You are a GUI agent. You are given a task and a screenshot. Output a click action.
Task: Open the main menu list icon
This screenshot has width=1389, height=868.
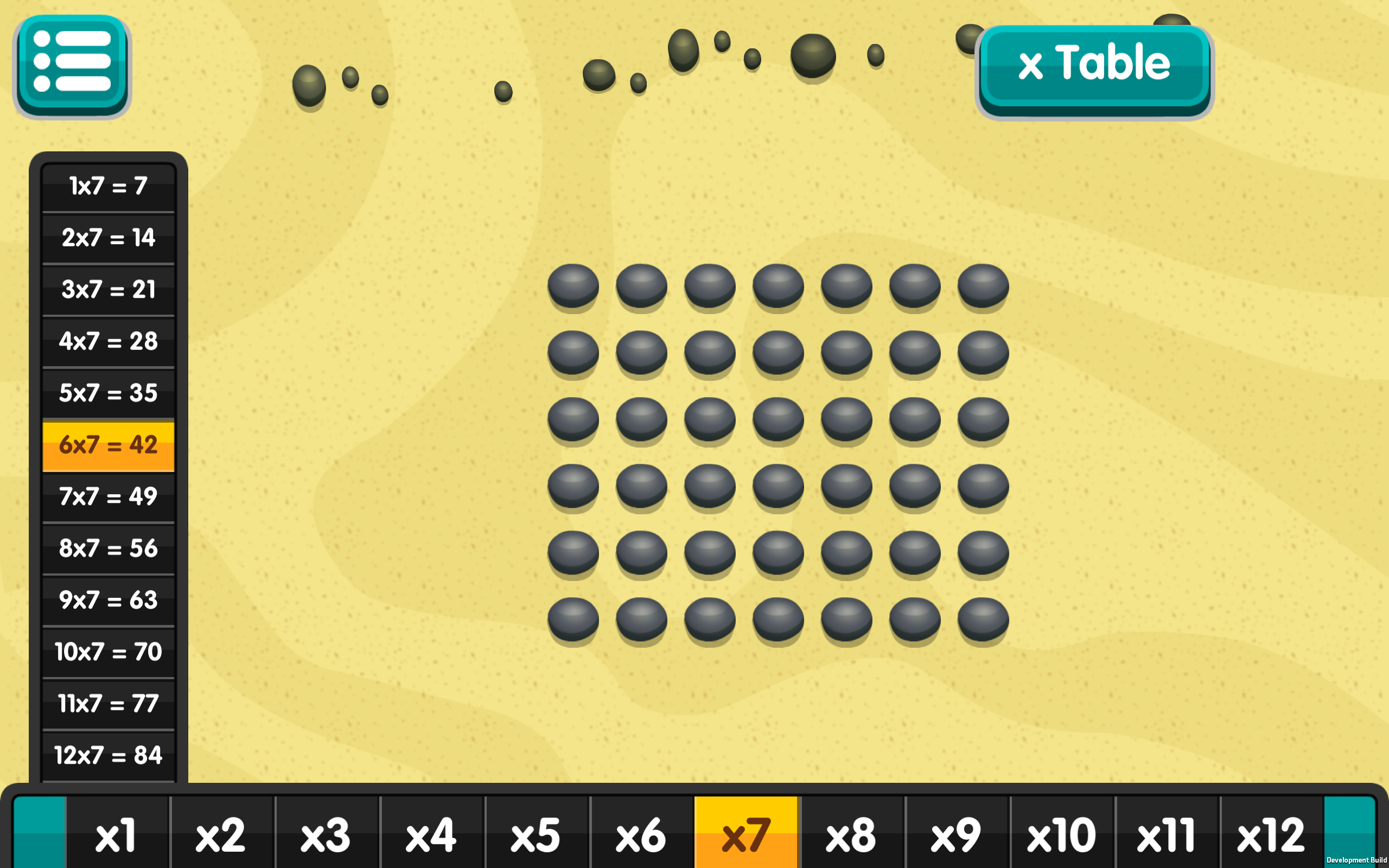pos(72,66)
